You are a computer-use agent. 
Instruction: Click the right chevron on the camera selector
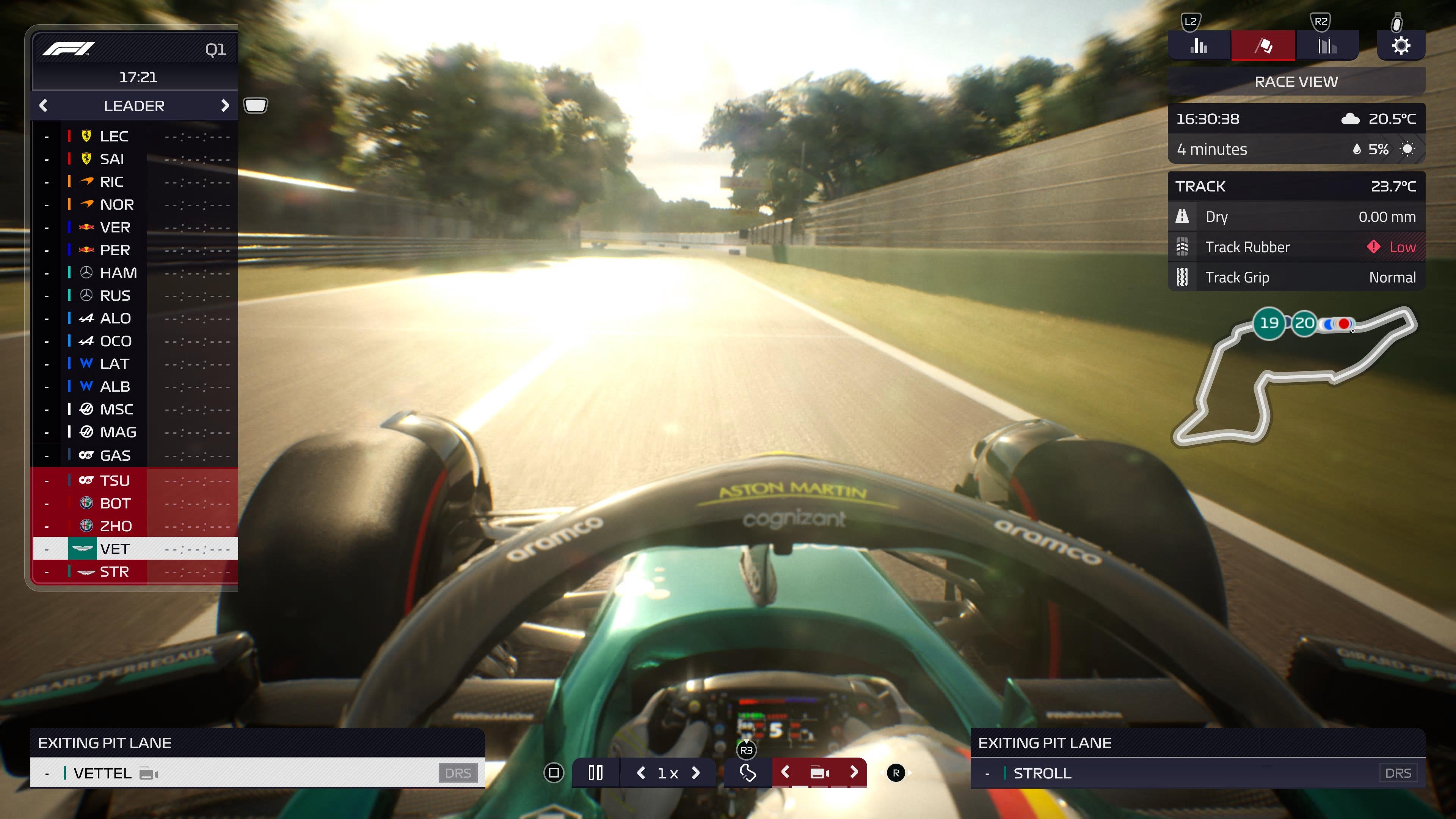click(854, 772)
